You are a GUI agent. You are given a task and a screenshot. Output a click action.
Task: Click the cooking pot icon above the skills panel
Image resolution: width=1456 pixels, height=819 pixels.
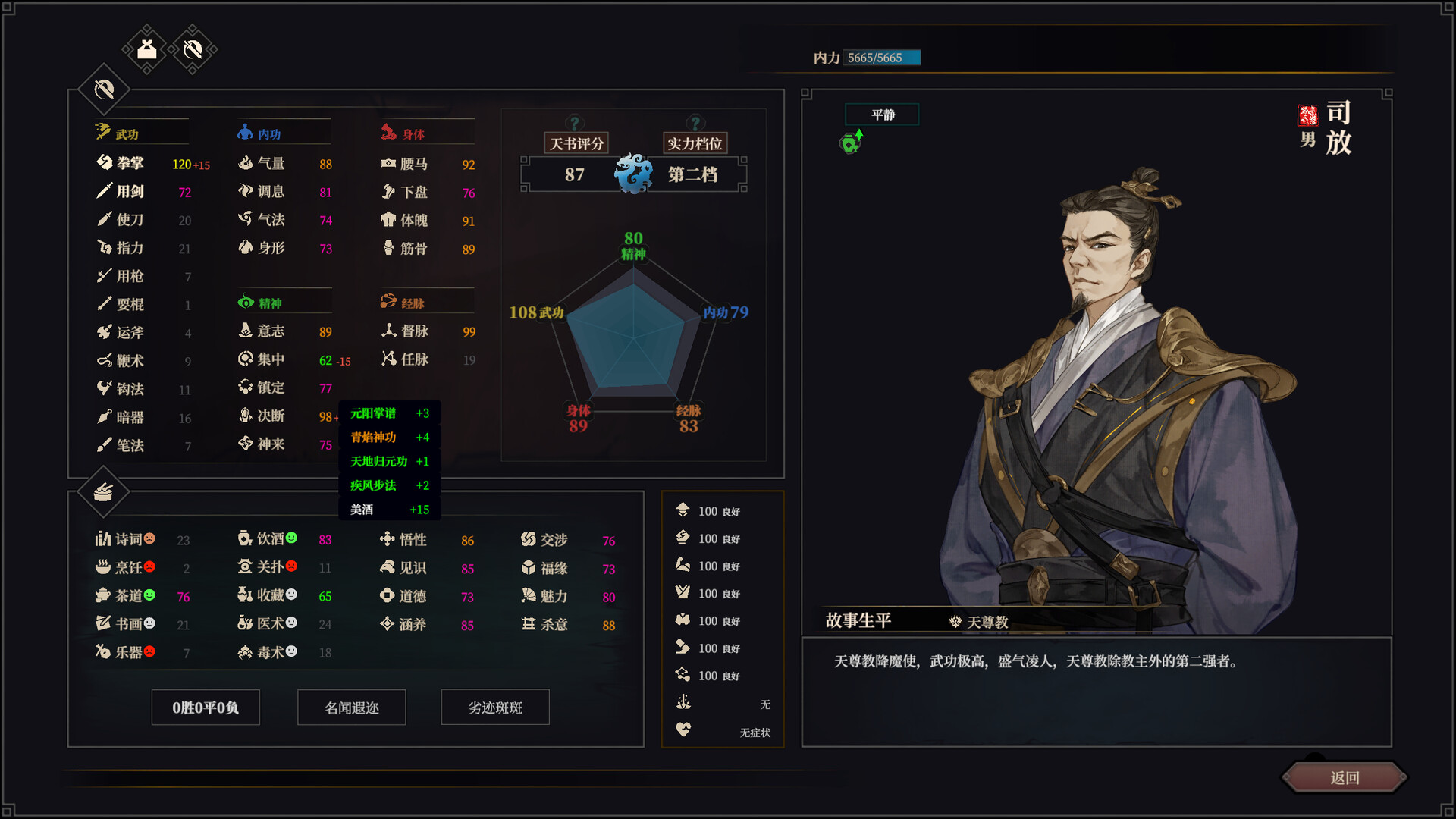click(x=103, y=491)
